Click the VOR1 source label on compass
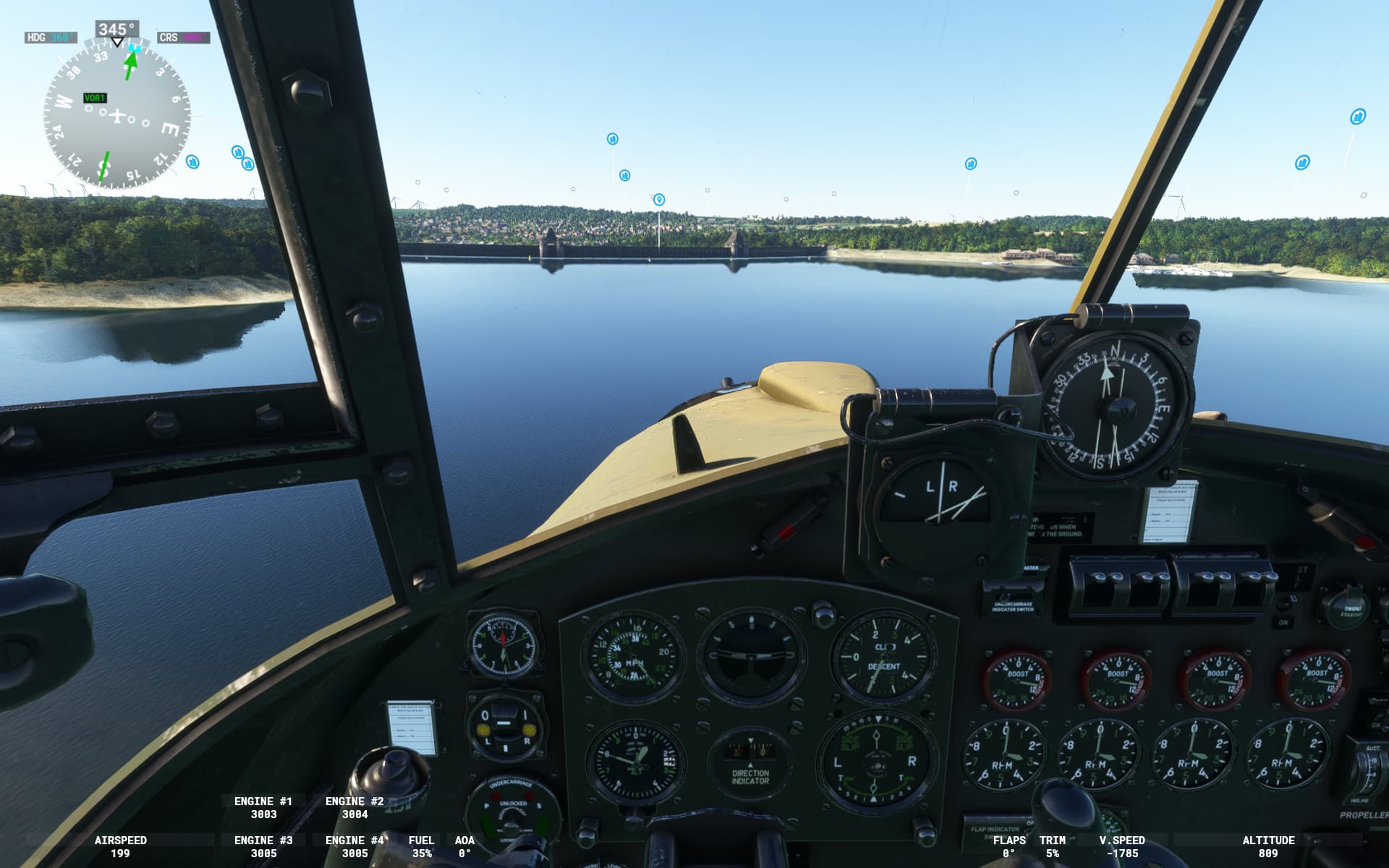The height and width of the screenshot is (868, 1389). coord(95,98)
